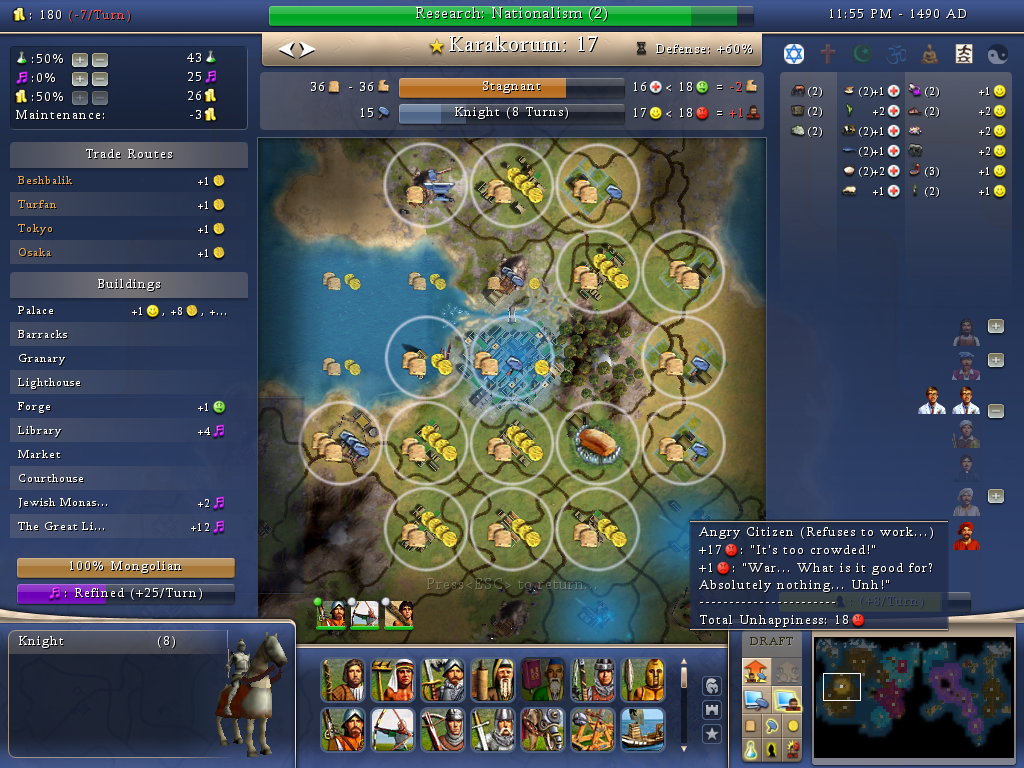Raise the culture rate with plus button
The width and height of the screenshot is (1024, 768).
pos(80,78)
